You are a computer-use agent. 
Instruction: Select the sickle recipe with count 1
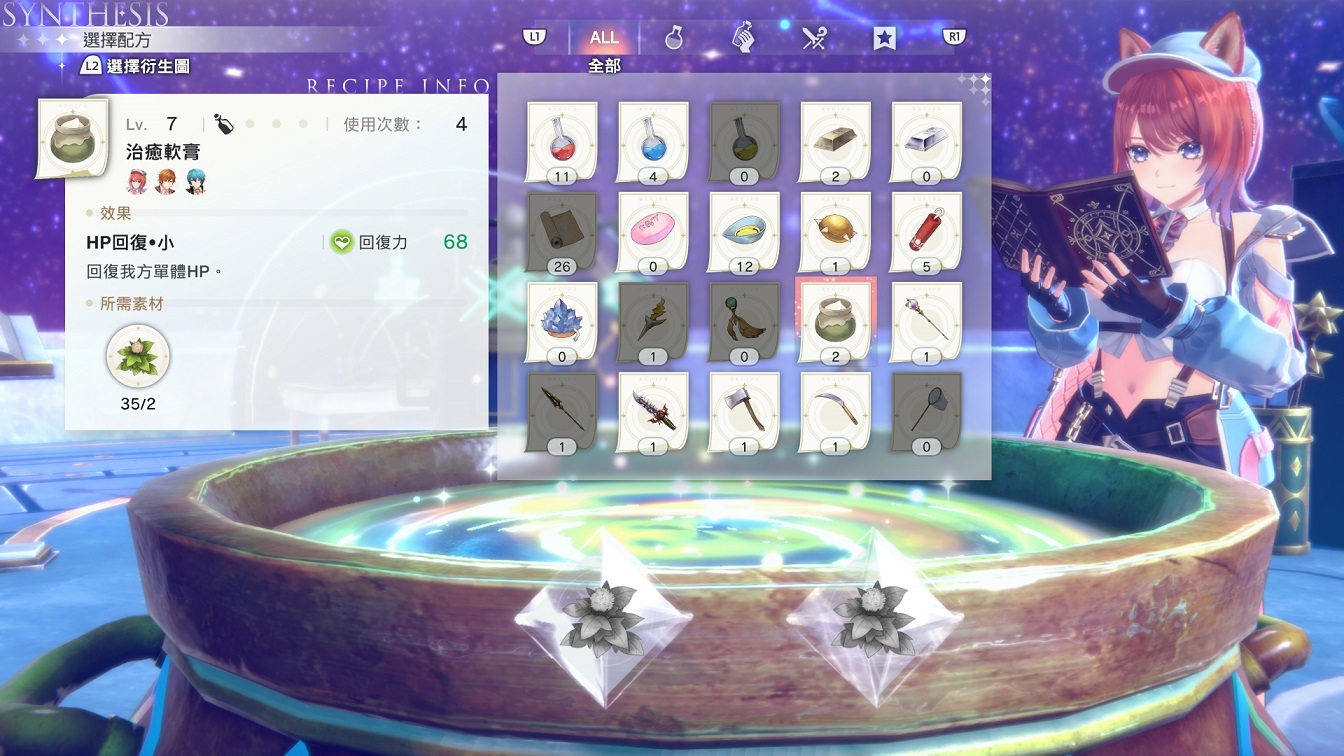(x=836, y=408)
